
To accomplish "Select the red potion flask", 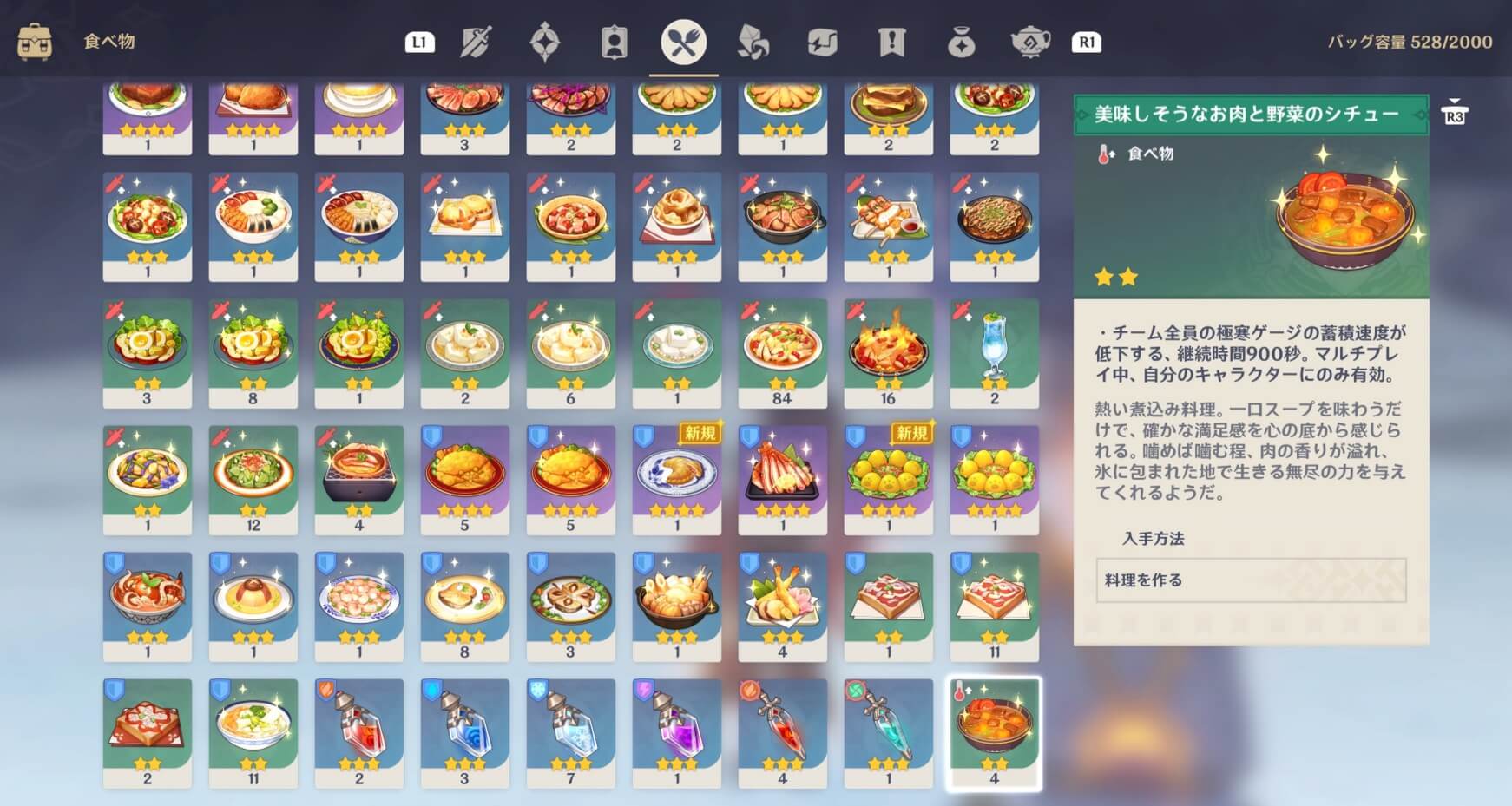I will tap(358, 731).
